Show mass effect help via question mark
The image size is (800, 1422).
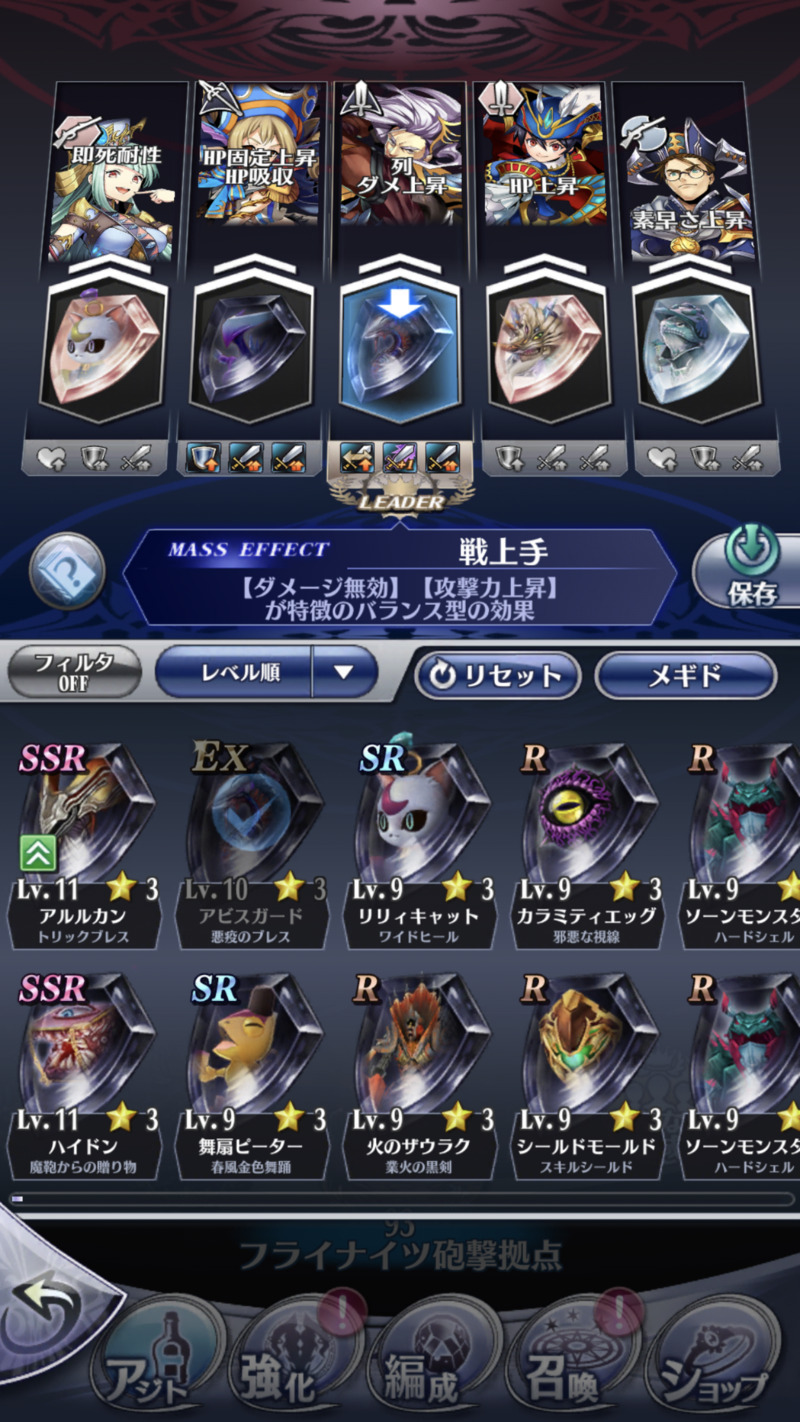point(68,572)
